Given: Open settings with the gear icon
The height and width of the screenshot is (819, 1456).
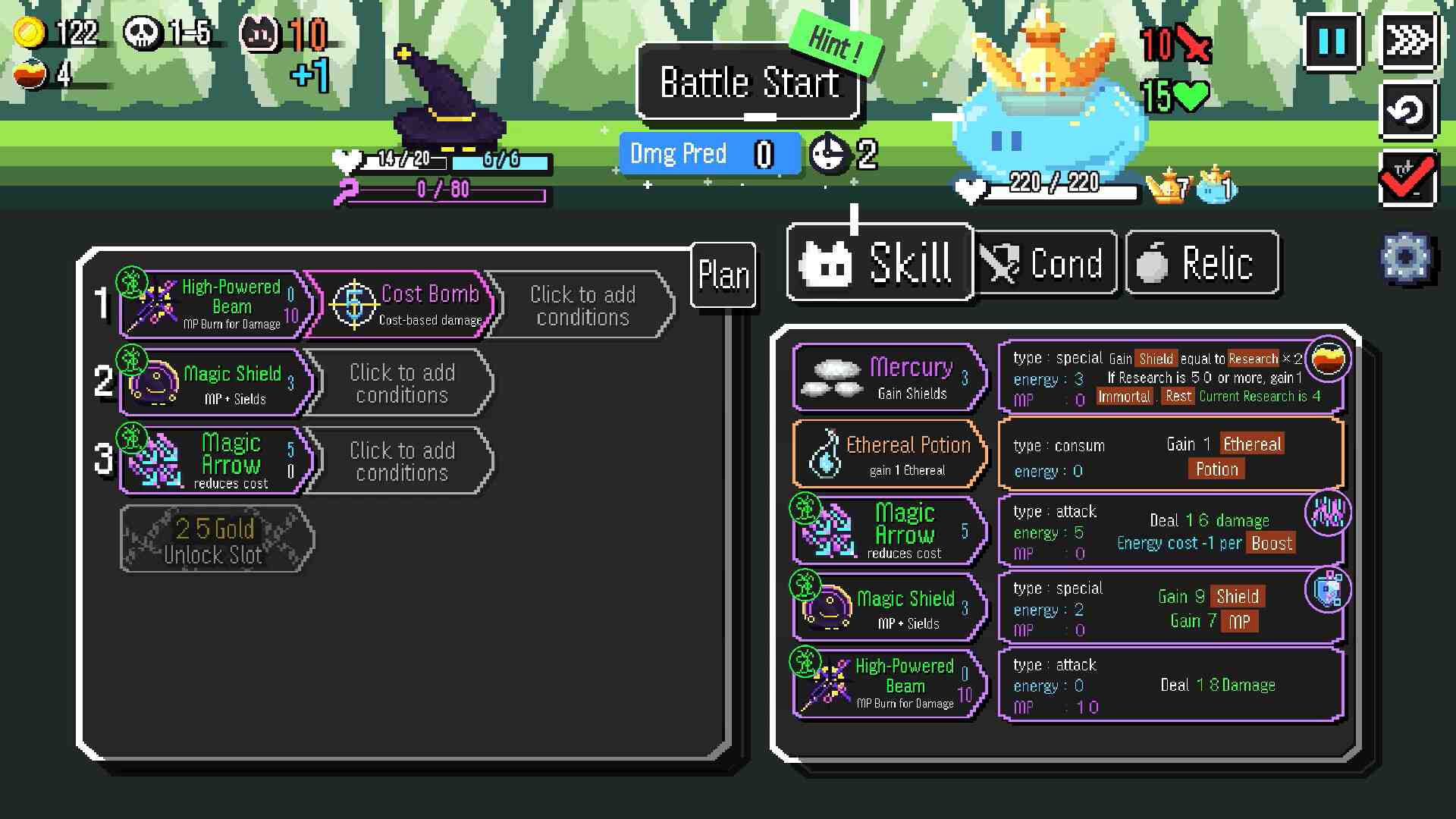Looking at the screenshot, I should click(1405, 258).
